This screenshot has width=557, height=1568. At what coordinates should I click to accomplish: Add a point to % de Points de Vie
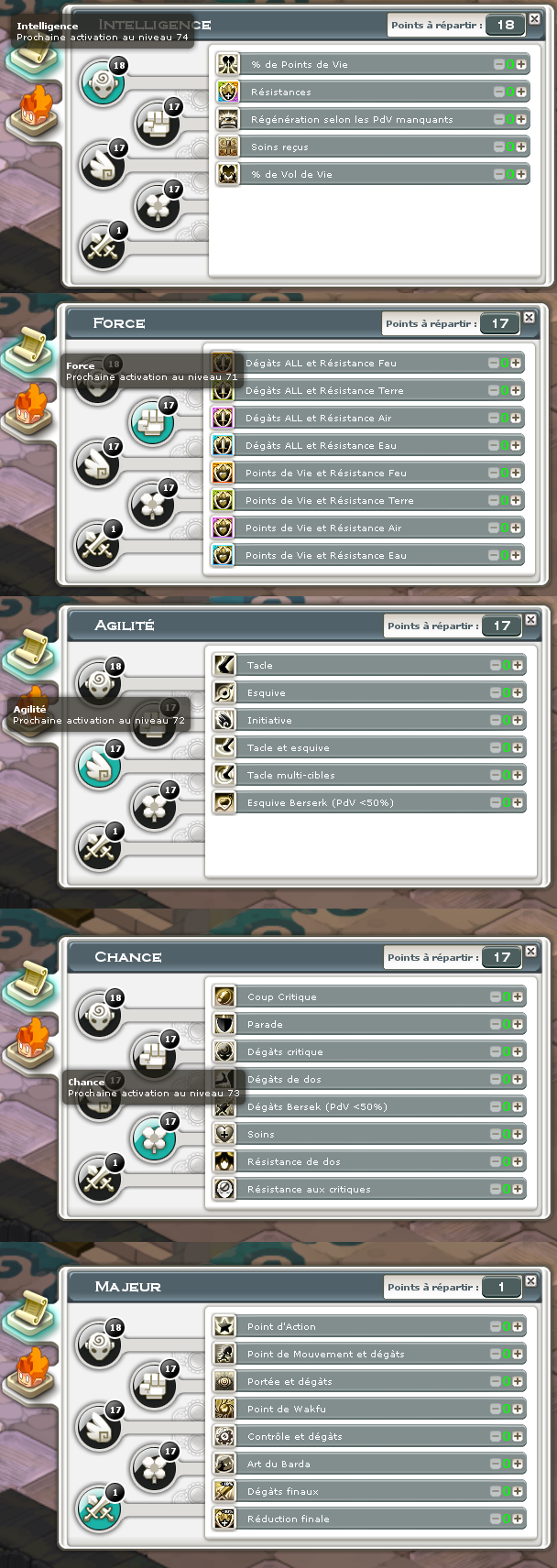click(521, 65)
